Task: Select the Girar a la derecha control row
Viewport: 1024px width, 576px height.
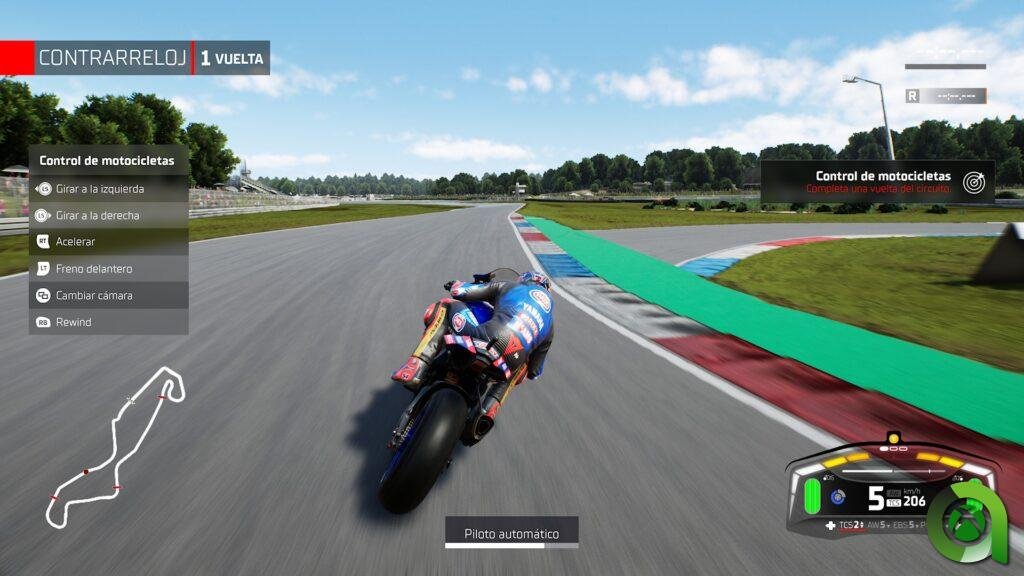Action: (x=108, y=215)
